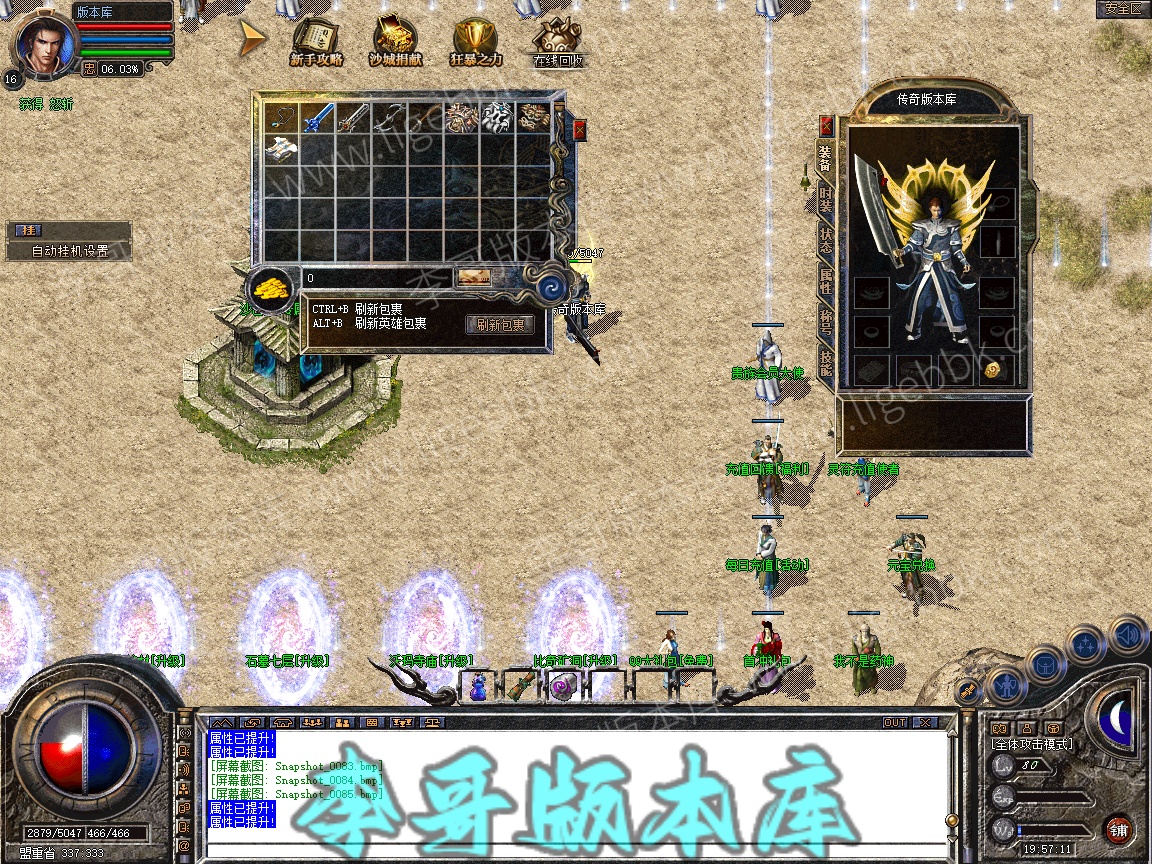Click the gold coins pile icon
1152x864 pixels.
270,288
